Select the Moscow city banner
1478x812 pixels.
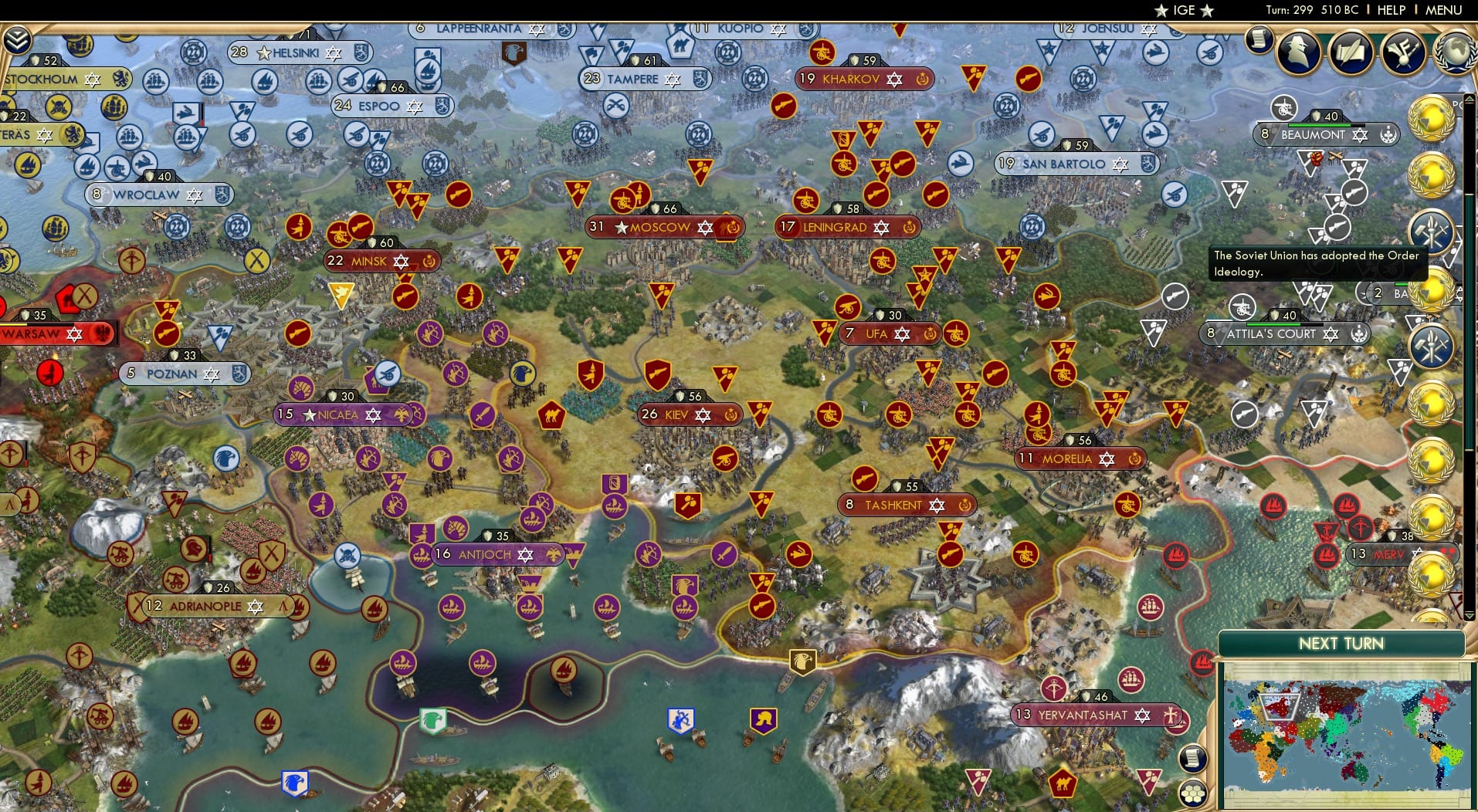[660, 227]
